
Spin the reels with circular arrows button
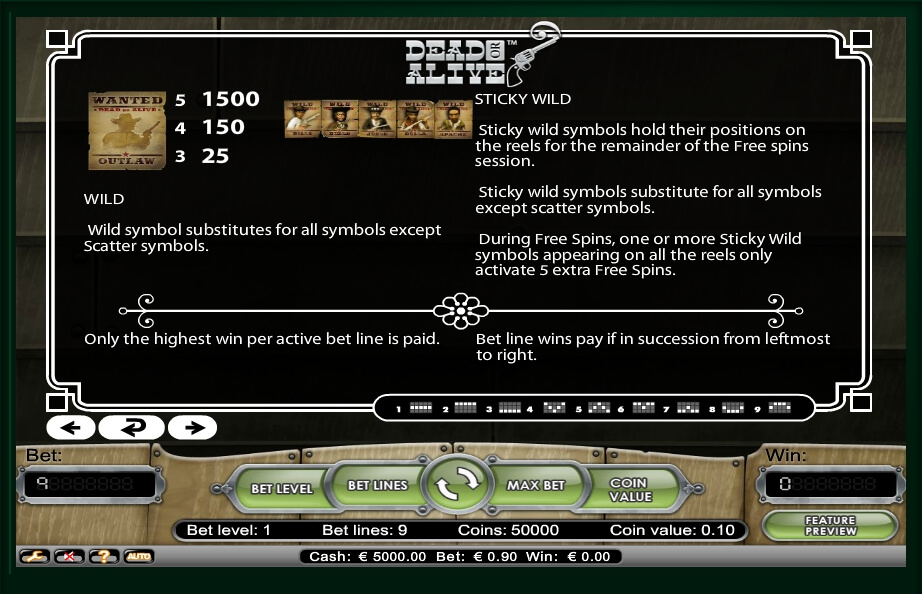455,486
